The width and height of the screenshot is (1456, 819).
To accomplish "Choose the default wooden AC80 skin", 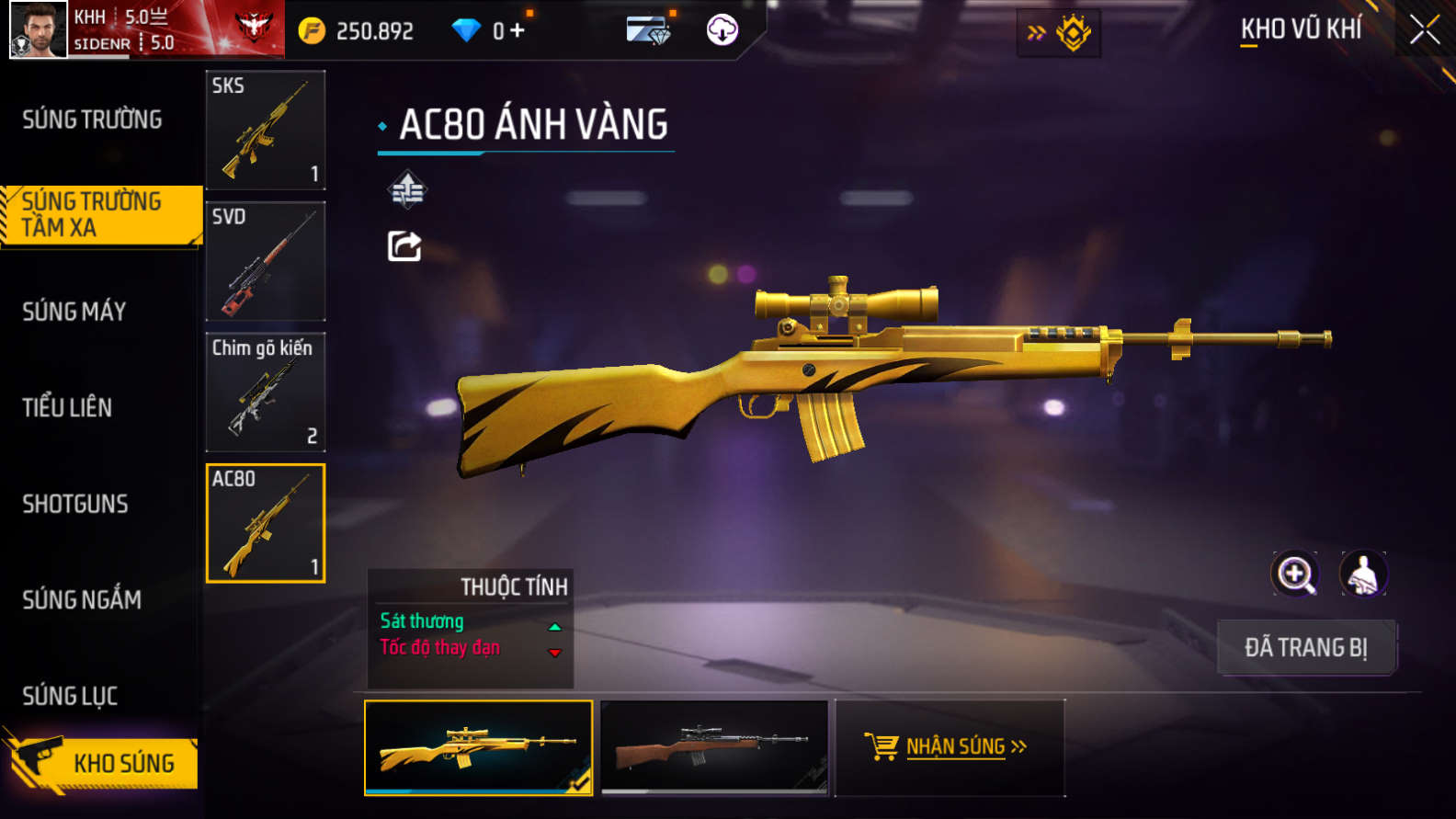I will (714, 747).
